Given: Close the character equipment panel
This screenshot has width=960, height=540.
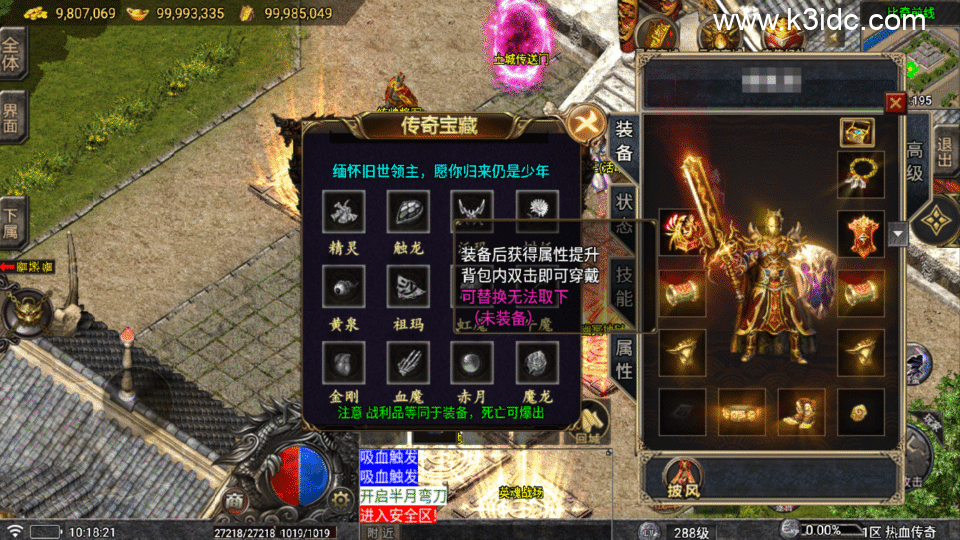Looking at the screenshot, I should (896, 102).
